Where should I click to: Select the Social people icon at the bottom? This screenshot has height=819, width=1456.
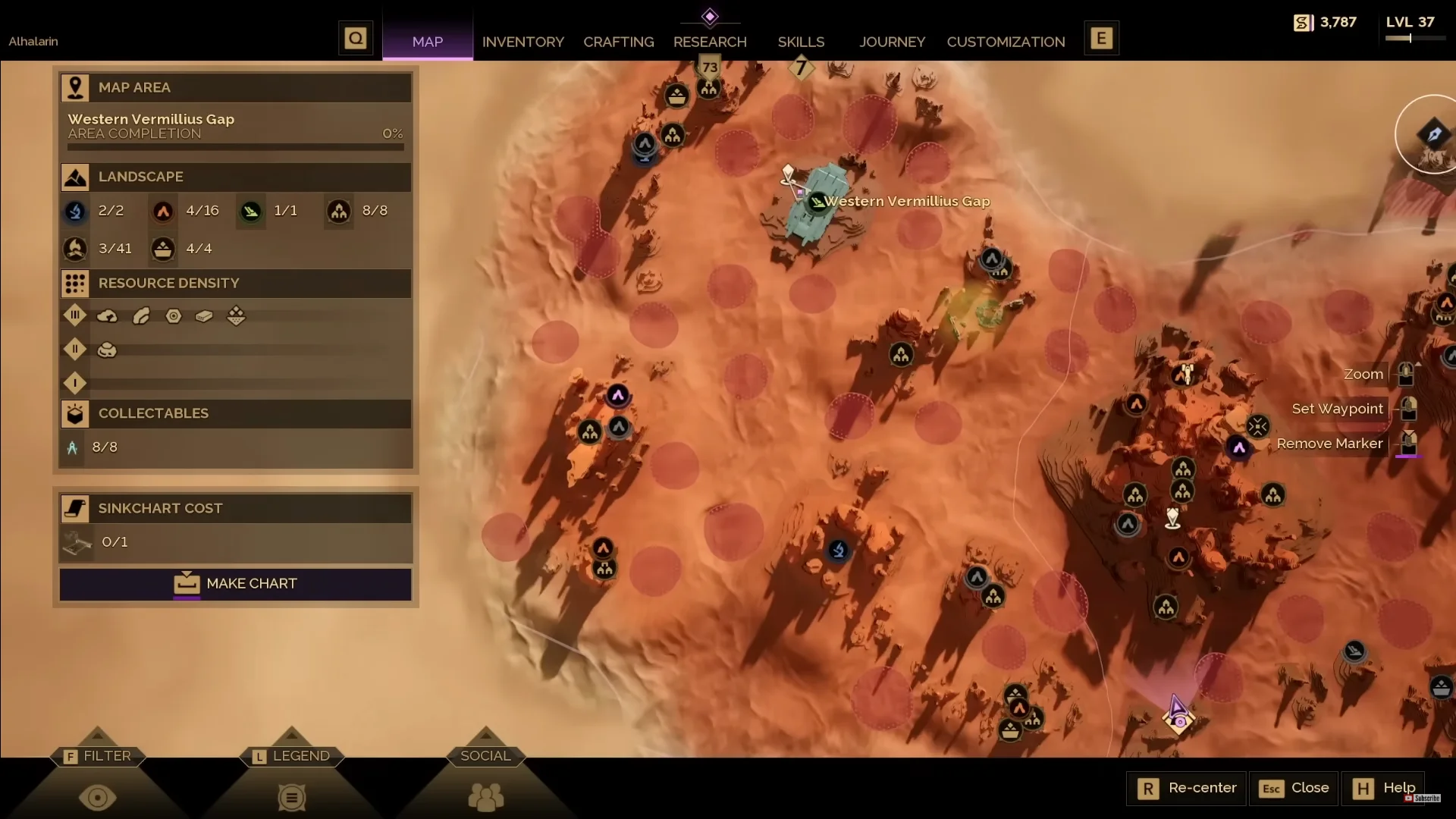pos(486,798)
